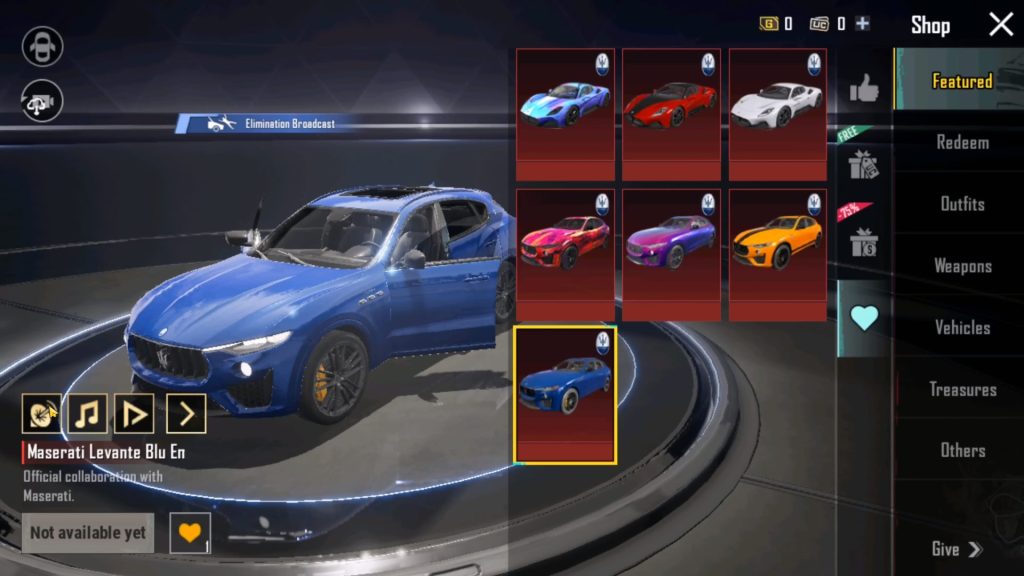Viewport: 1024px width, 576px height.
Task: Click the Give button
Action: [957, 549]
